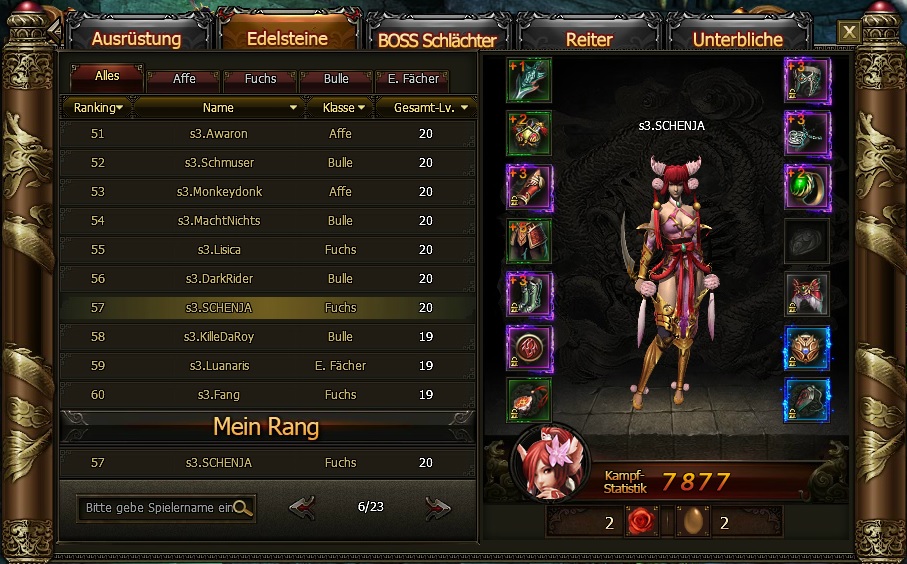Screen dimensions: 907x564
Task: Click the red rose gift icon
Action: click(x=641, y=522)
